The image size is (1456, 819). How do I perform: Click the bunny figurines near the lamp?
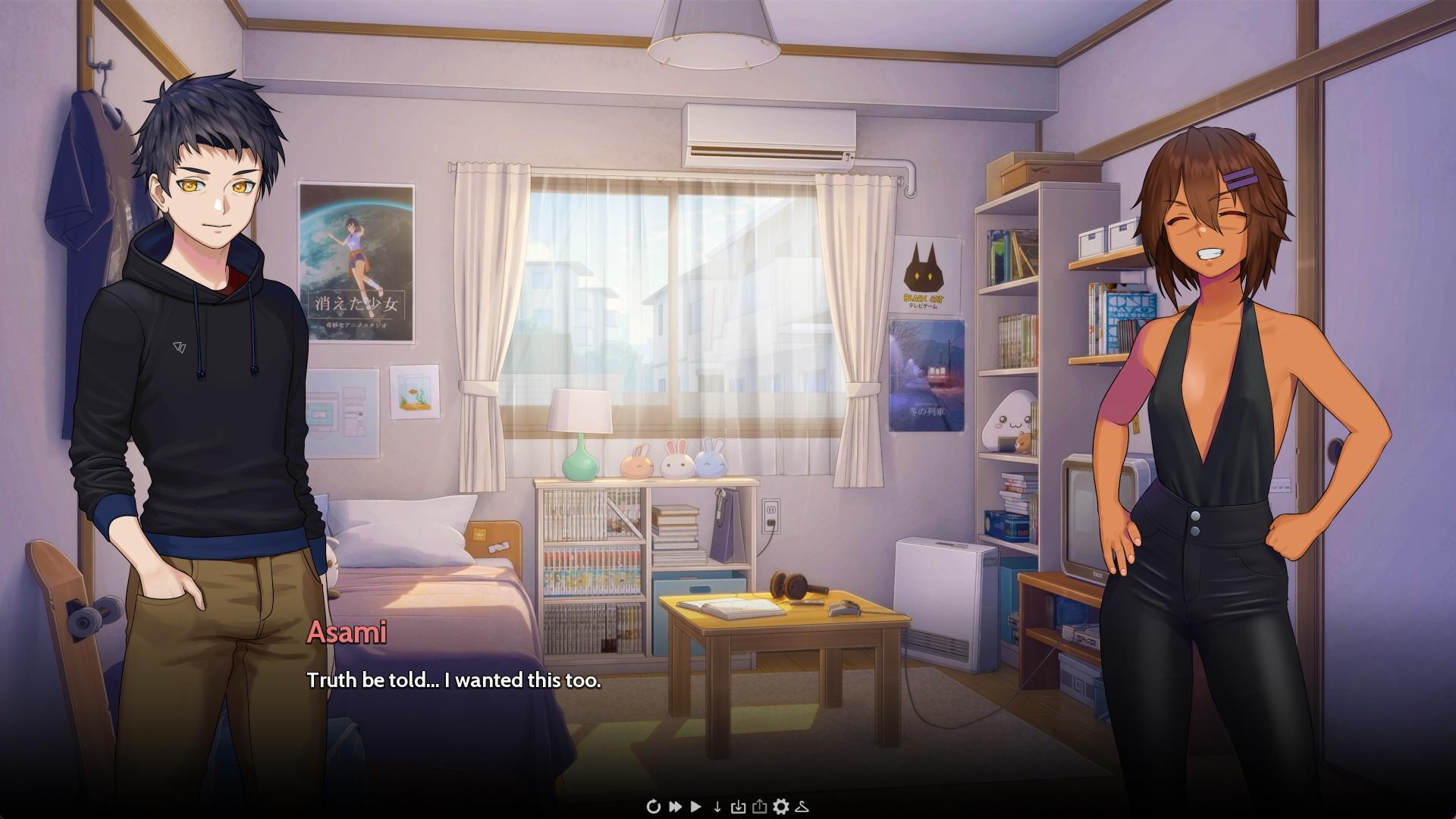[x=671, y=463]
